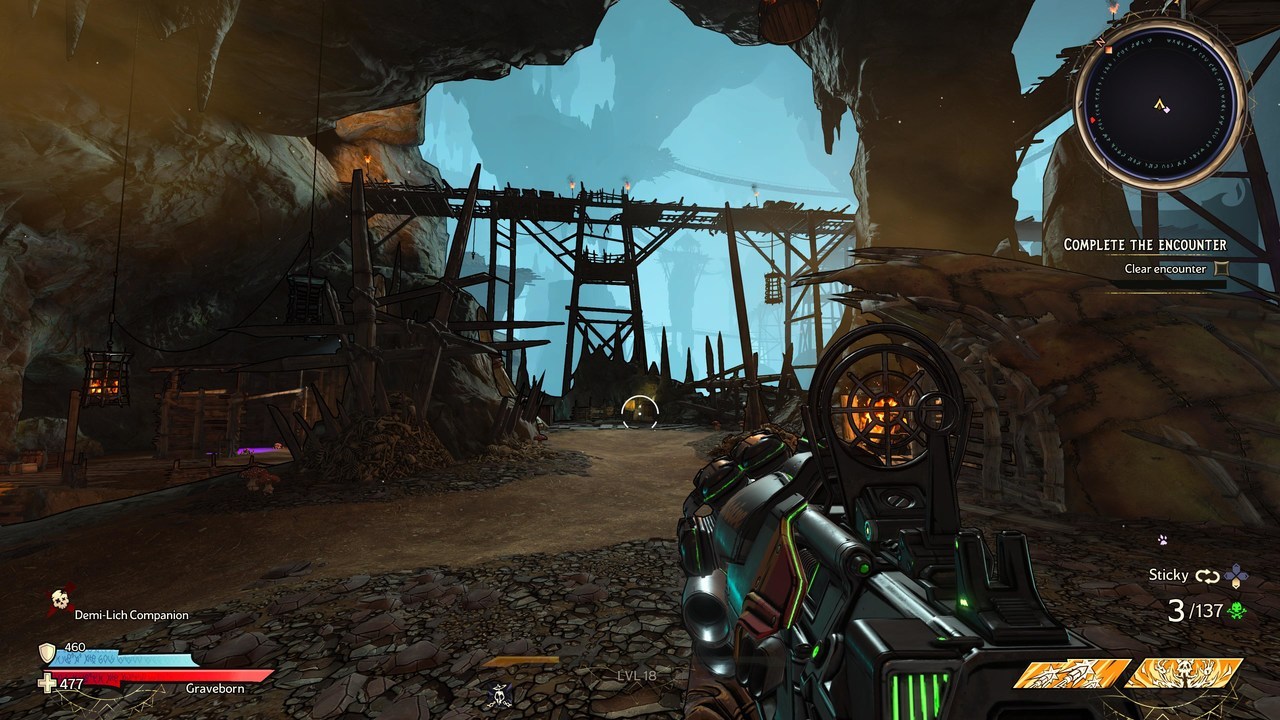Select the Demi-Lich Companion skull icon

point(60,600)
